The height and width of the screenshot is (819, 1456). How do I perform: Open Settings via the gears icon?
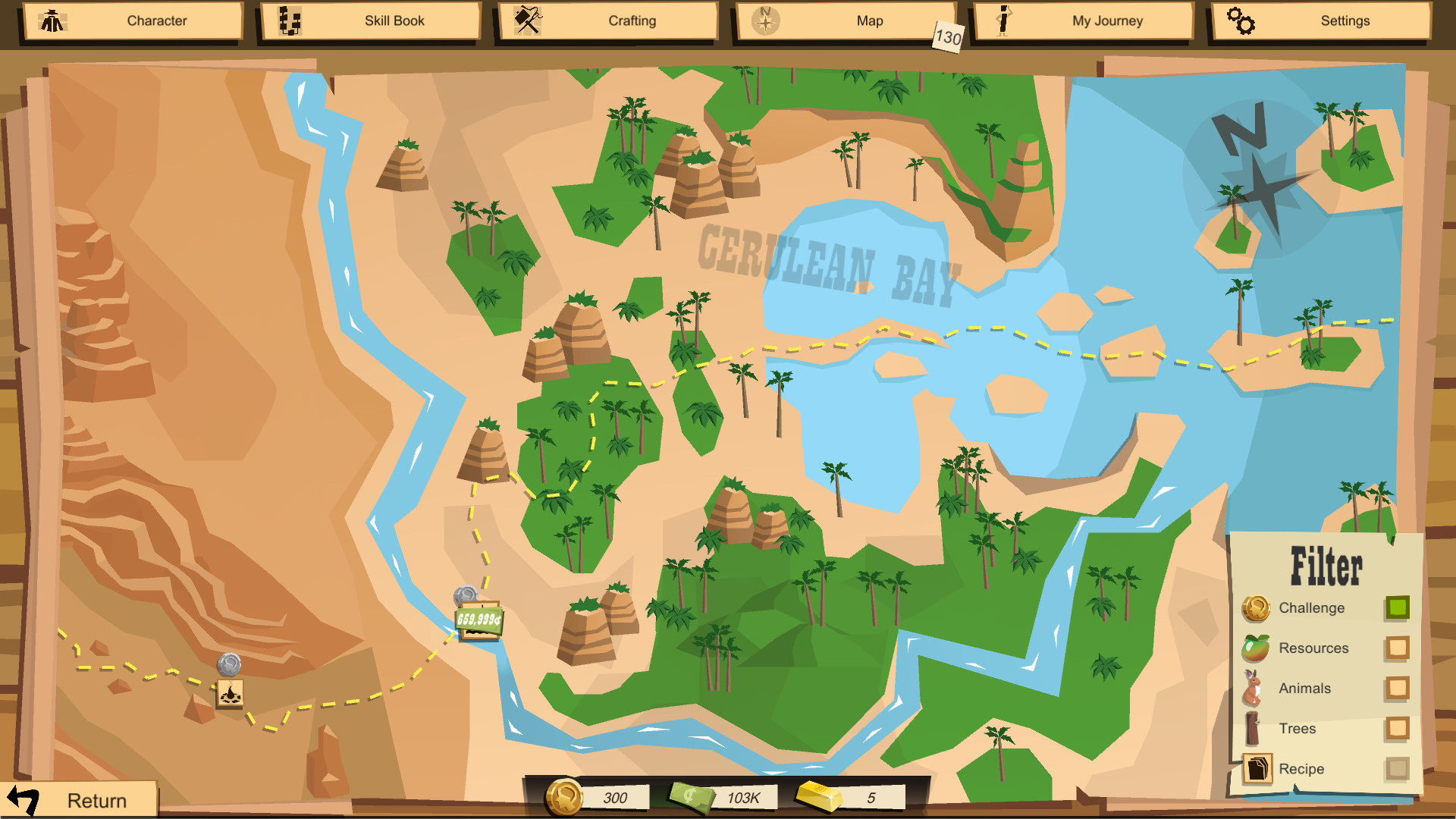1241,20
